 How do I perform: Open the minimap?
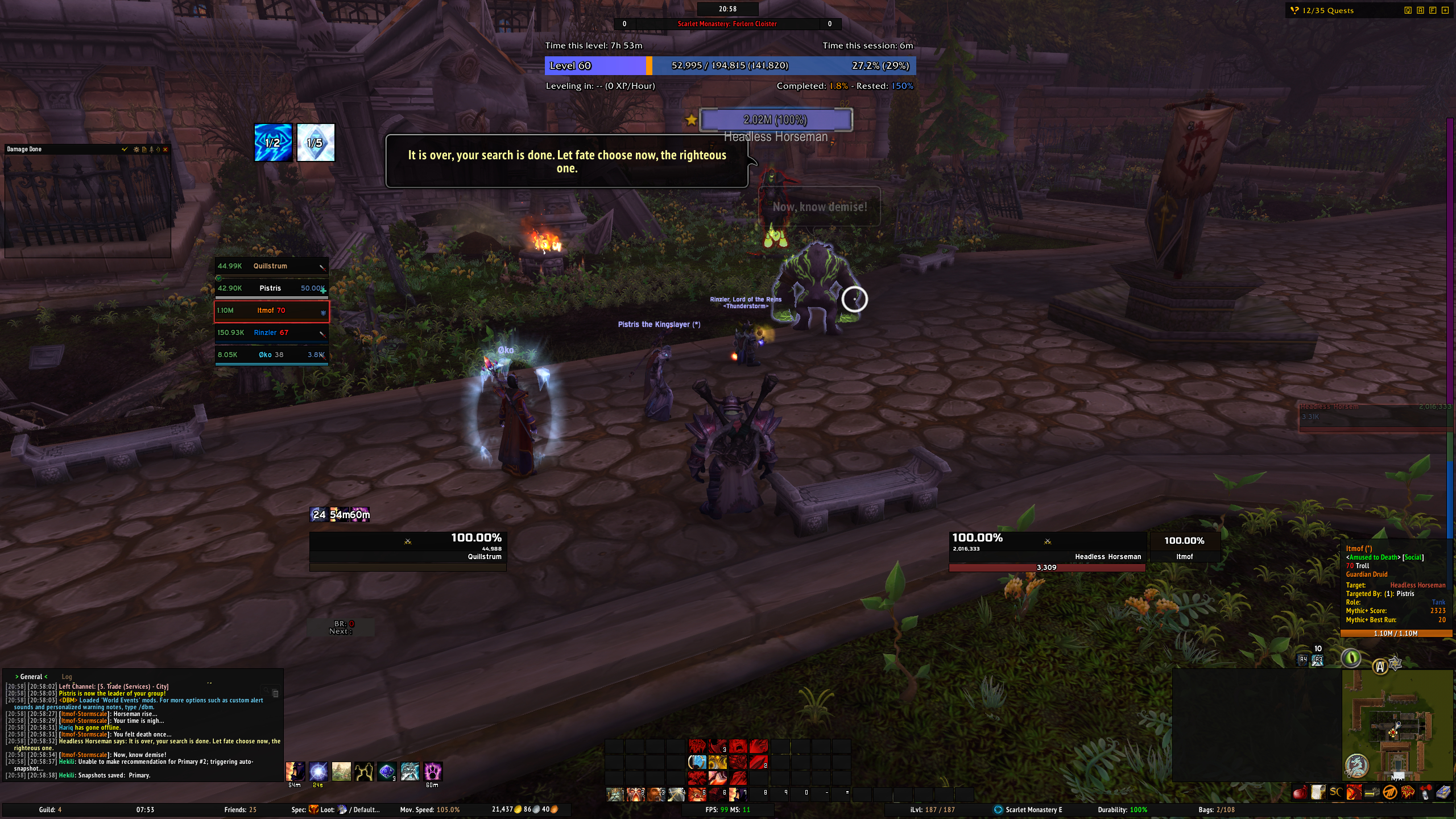[1396, 726]
